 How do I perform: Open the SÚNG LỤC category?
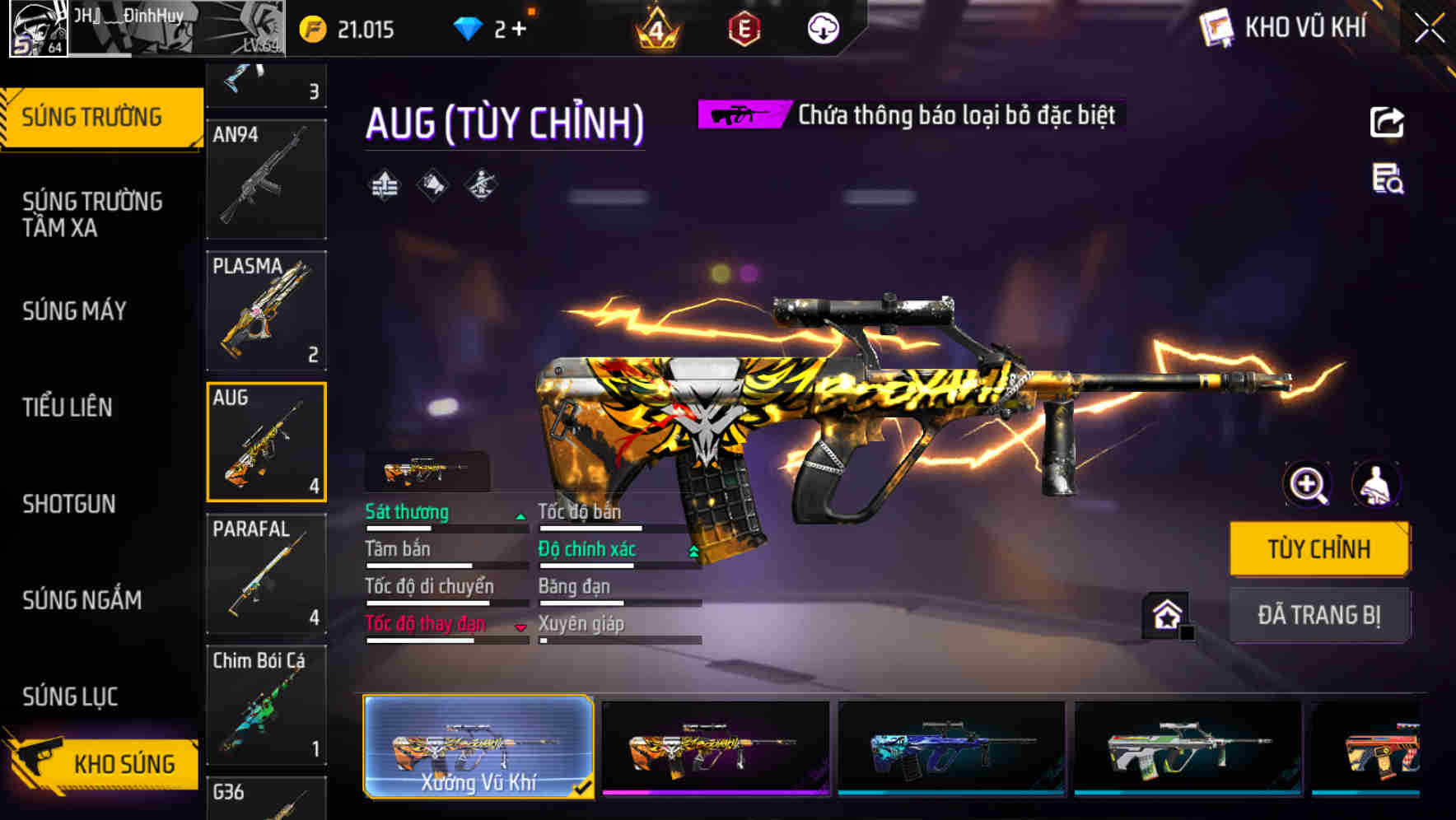(x=70, y=697)
